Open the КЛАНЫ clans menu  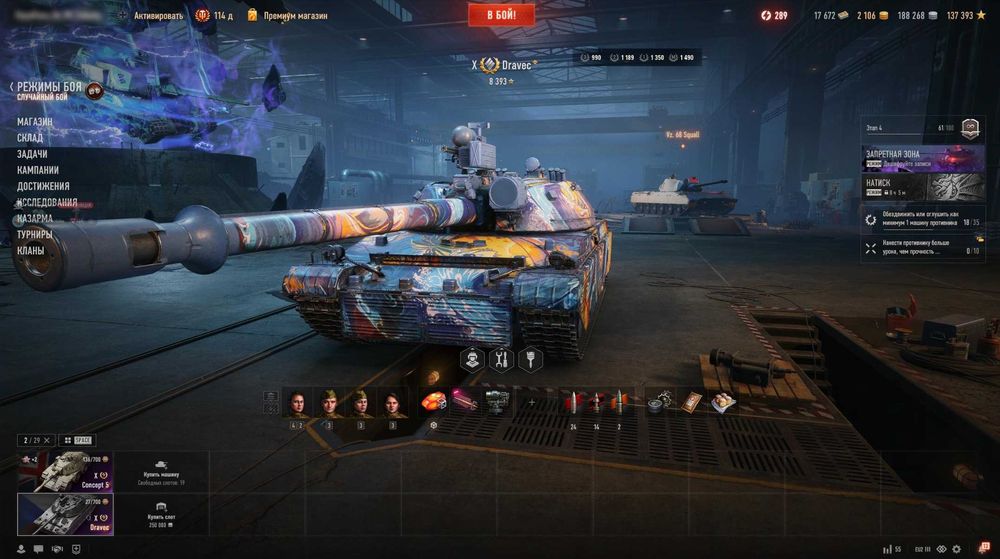point(30,250)
